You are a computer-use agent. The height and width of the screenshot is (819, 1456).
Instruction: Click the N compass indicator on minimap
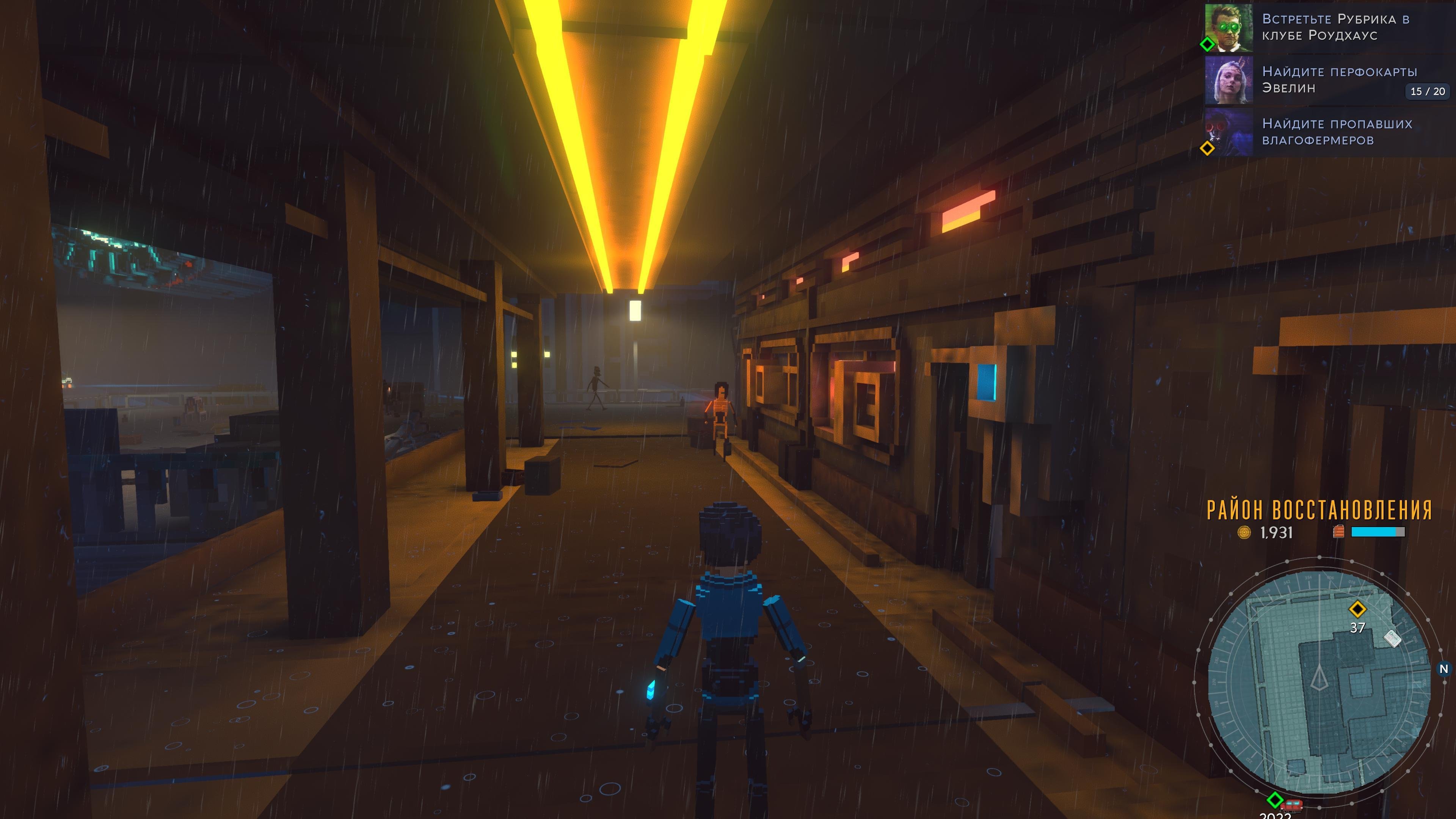click(1443, 669)
